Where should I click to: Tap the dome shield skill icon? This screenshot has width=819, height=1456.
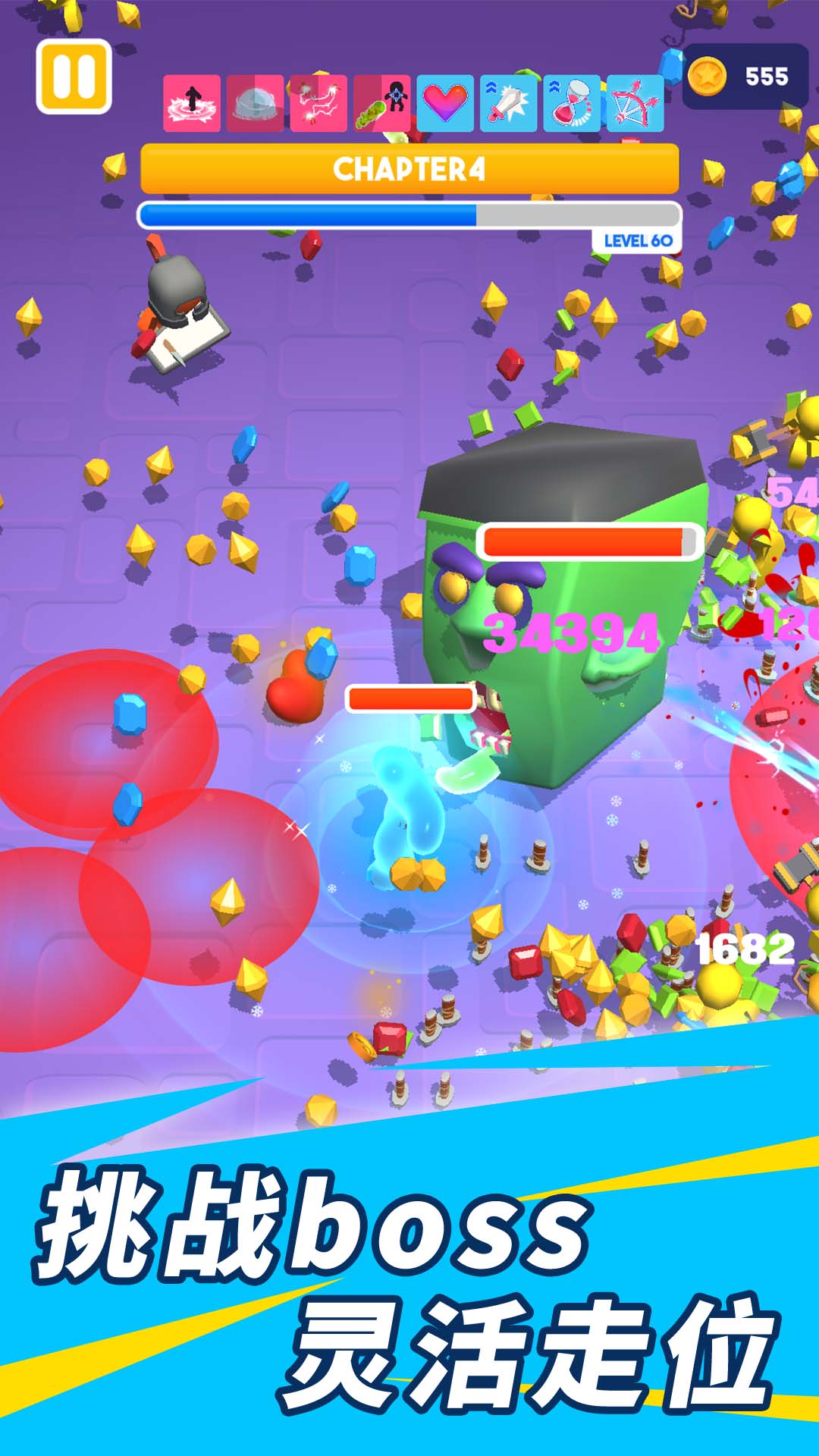pos(256,104)
